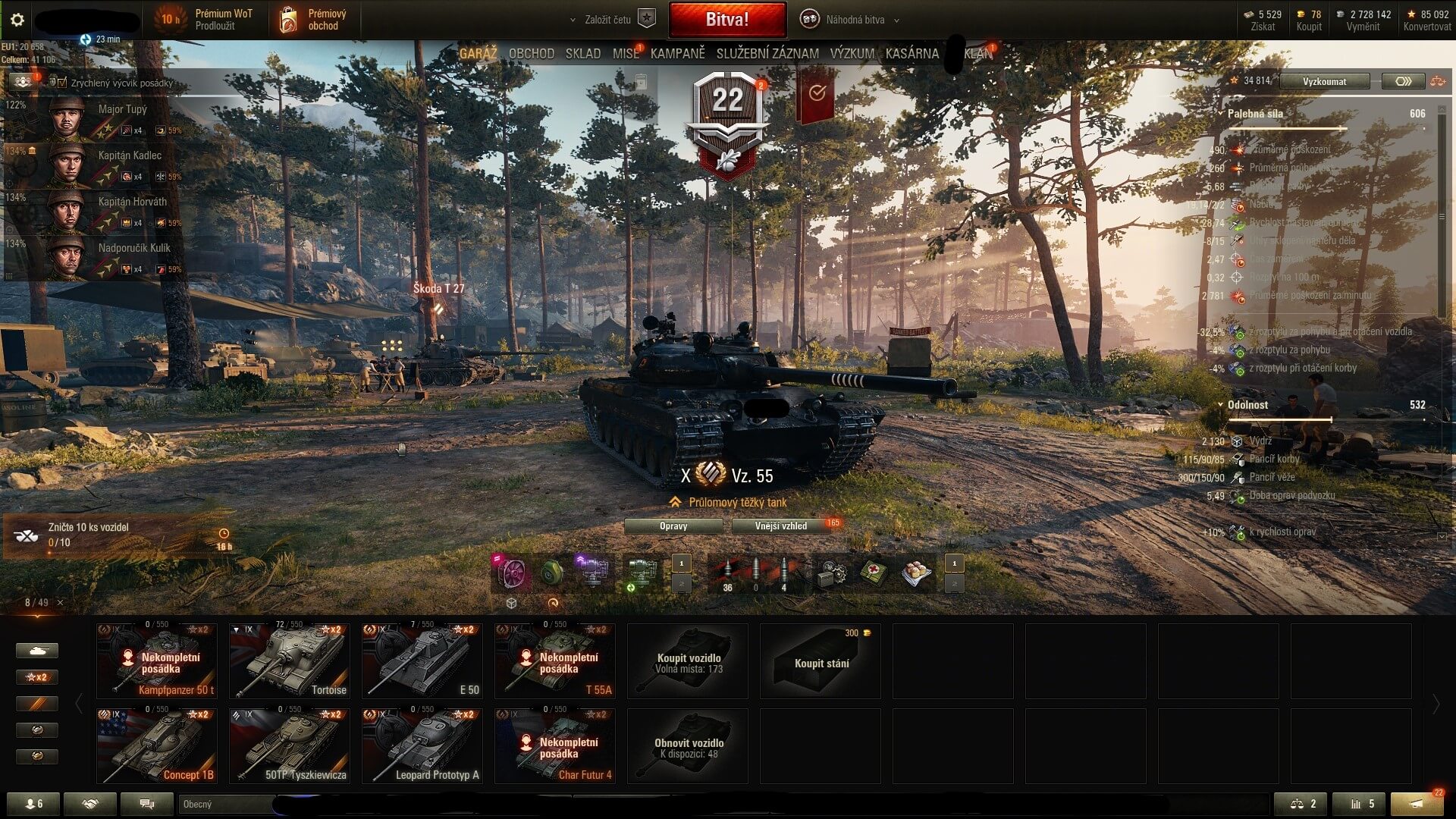
Task: Open the settings gear menu
Action: coord(17,20)
